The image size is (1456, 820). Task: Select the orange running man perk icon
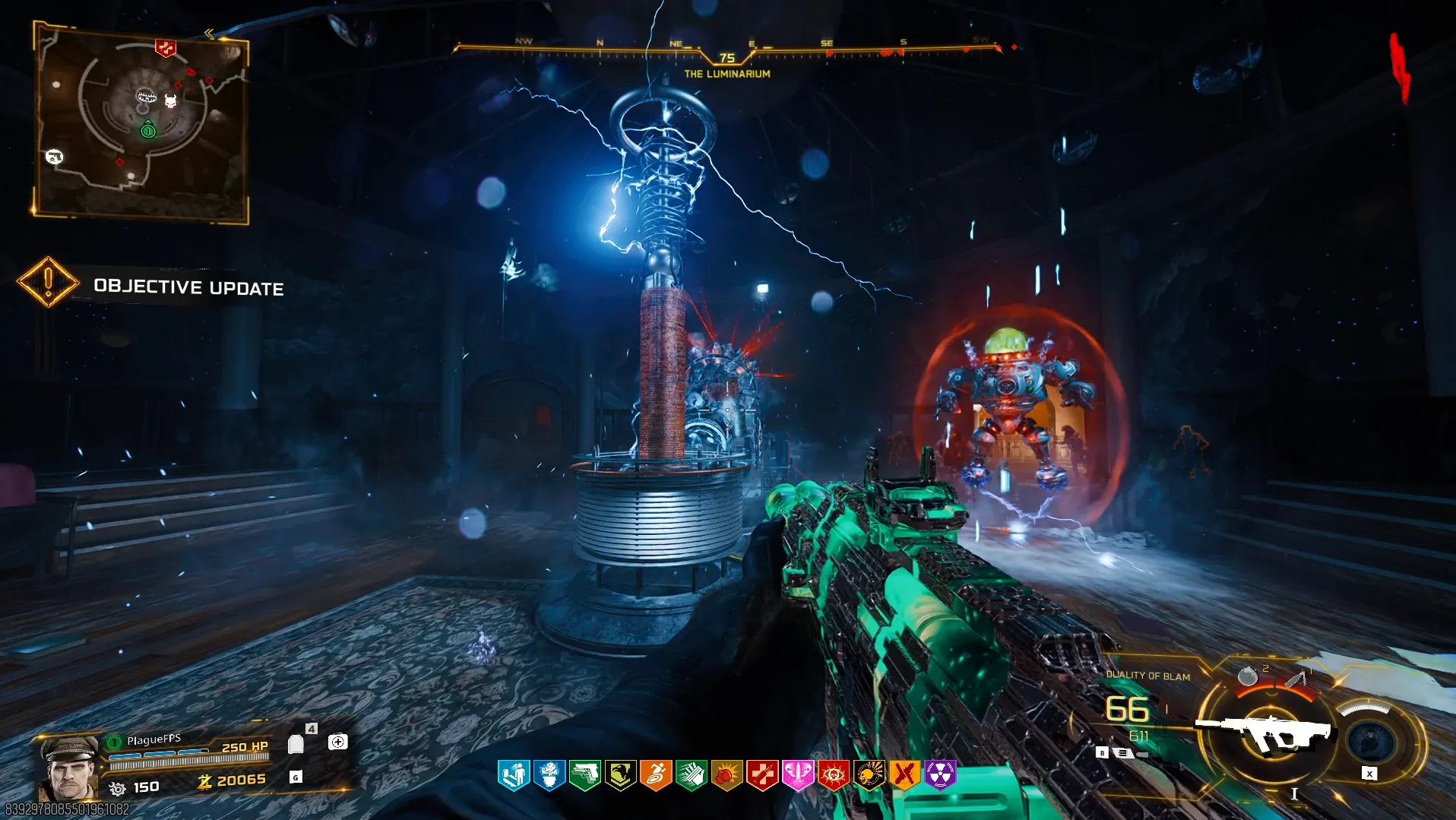point(656,775)
